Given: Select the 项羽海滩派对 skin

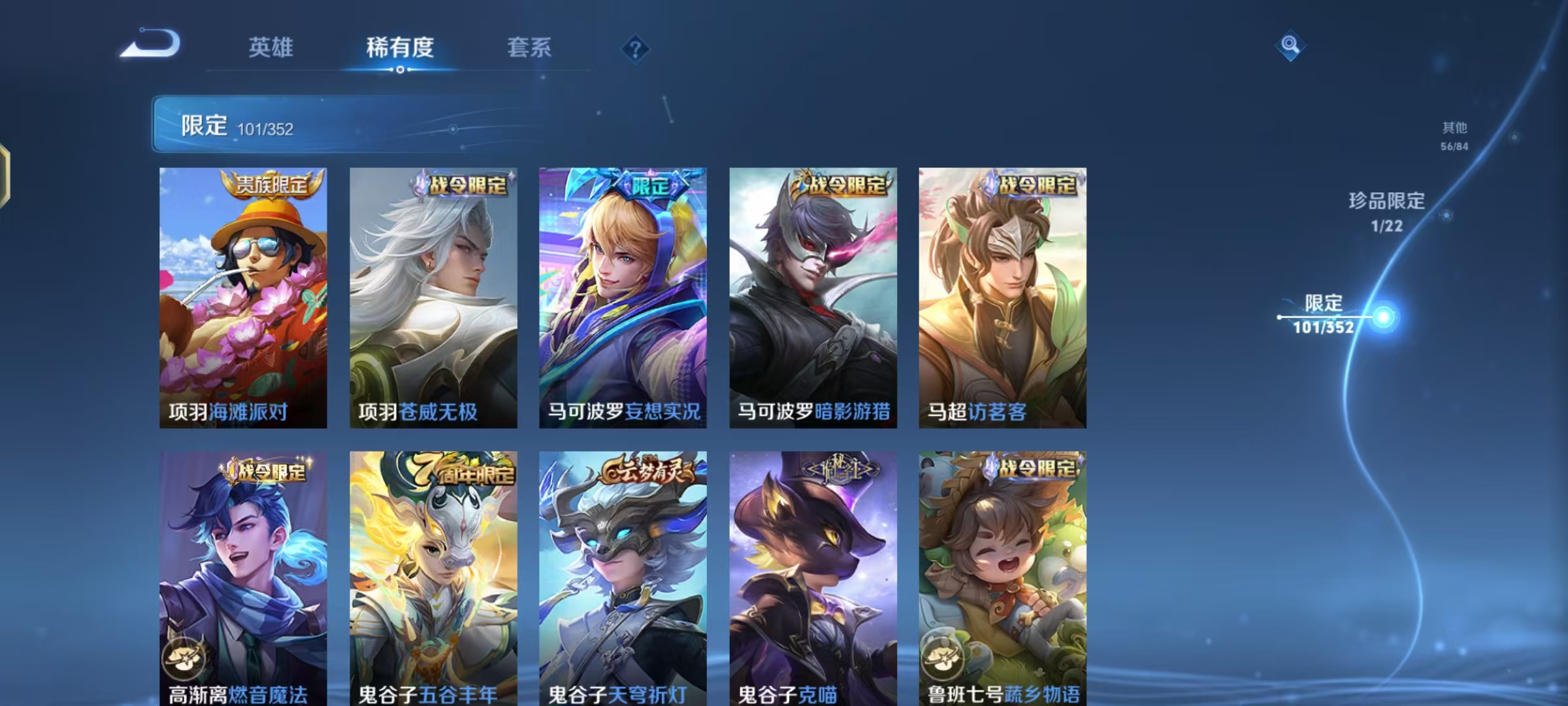Looking at the screenshot, I should tap(242, 294).
